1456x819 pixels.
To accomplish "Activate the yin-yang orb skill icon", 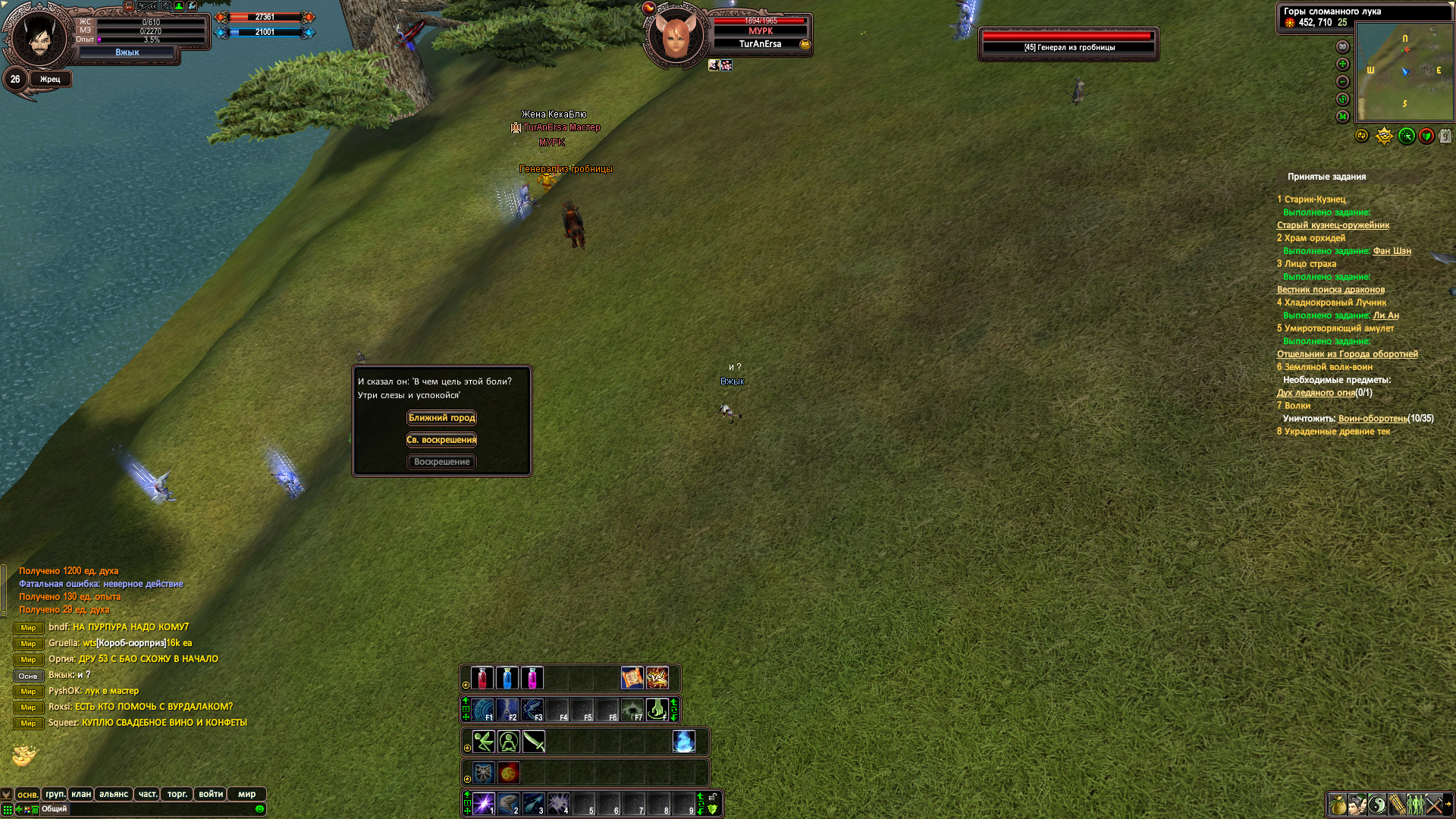I will coord(509,773).
